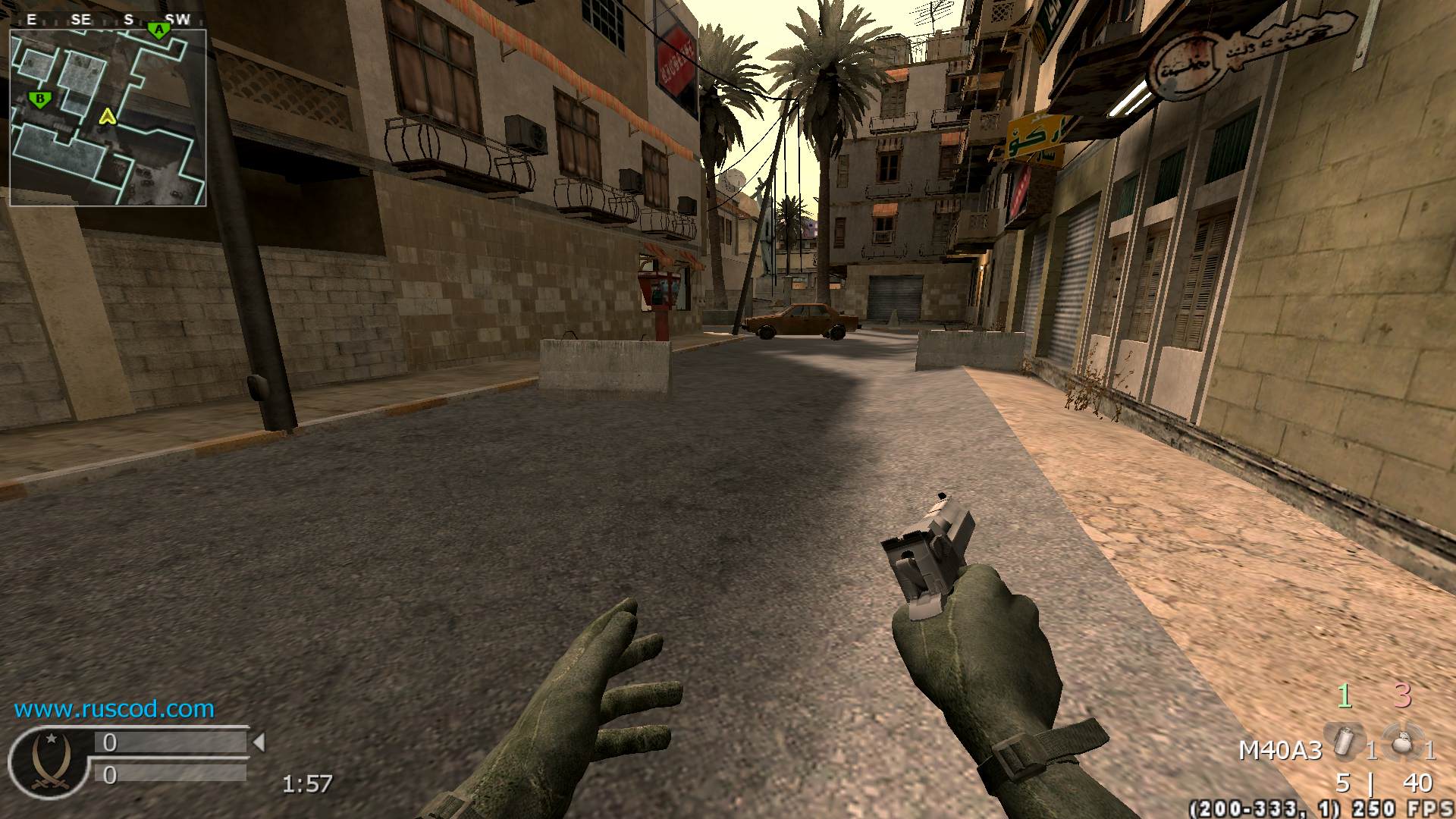Click the green A marker on the compass
Screen dimensions: 1456x819
(x=159, y=30)
